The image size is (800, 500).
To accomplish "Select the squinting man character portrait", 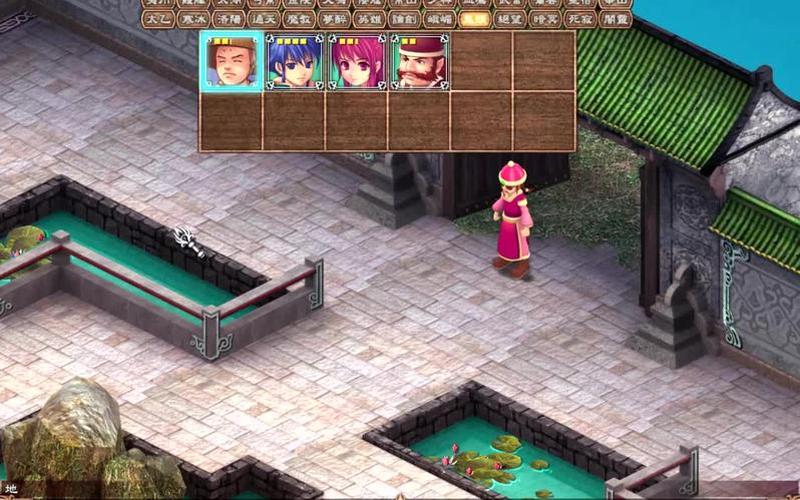I will coord(232,61).
